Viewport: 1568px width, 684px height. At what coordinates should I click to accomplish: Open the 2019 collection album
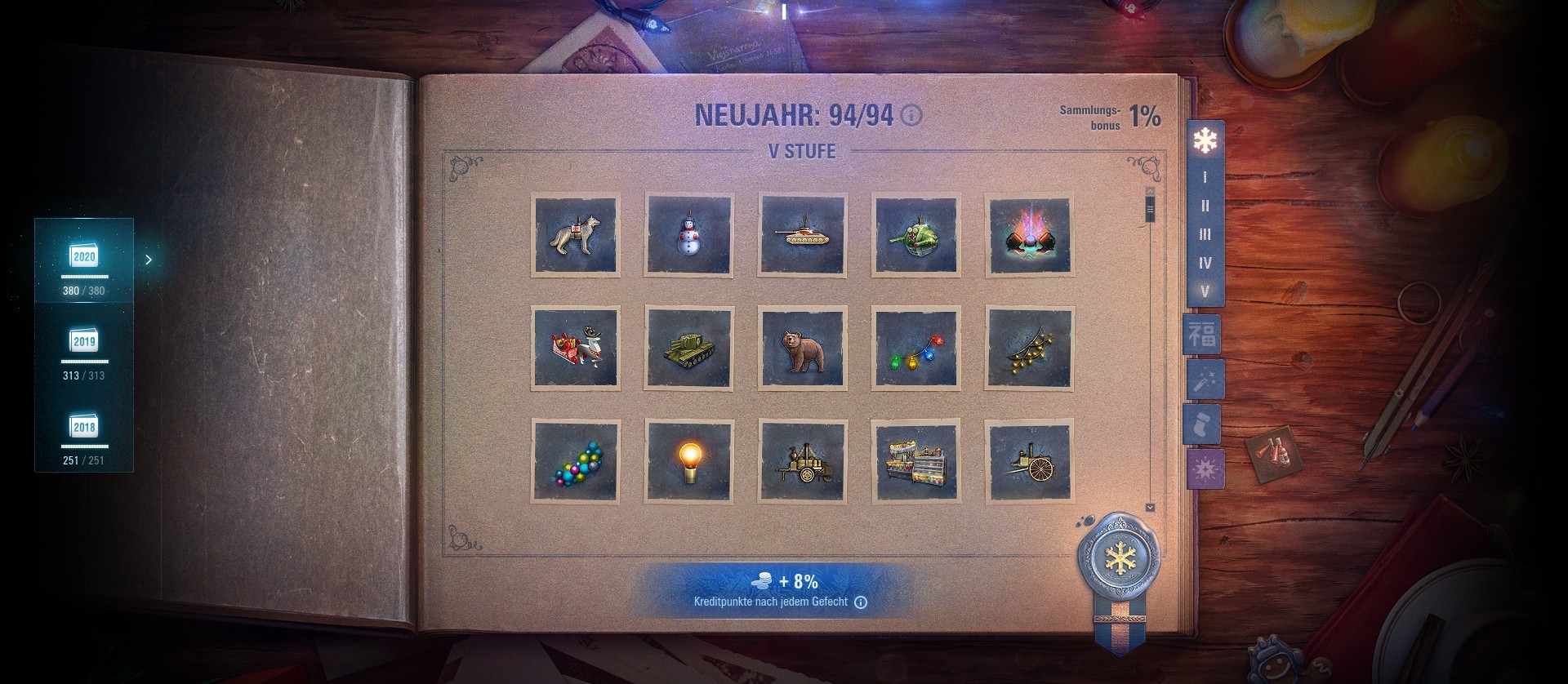coord(84,345)
